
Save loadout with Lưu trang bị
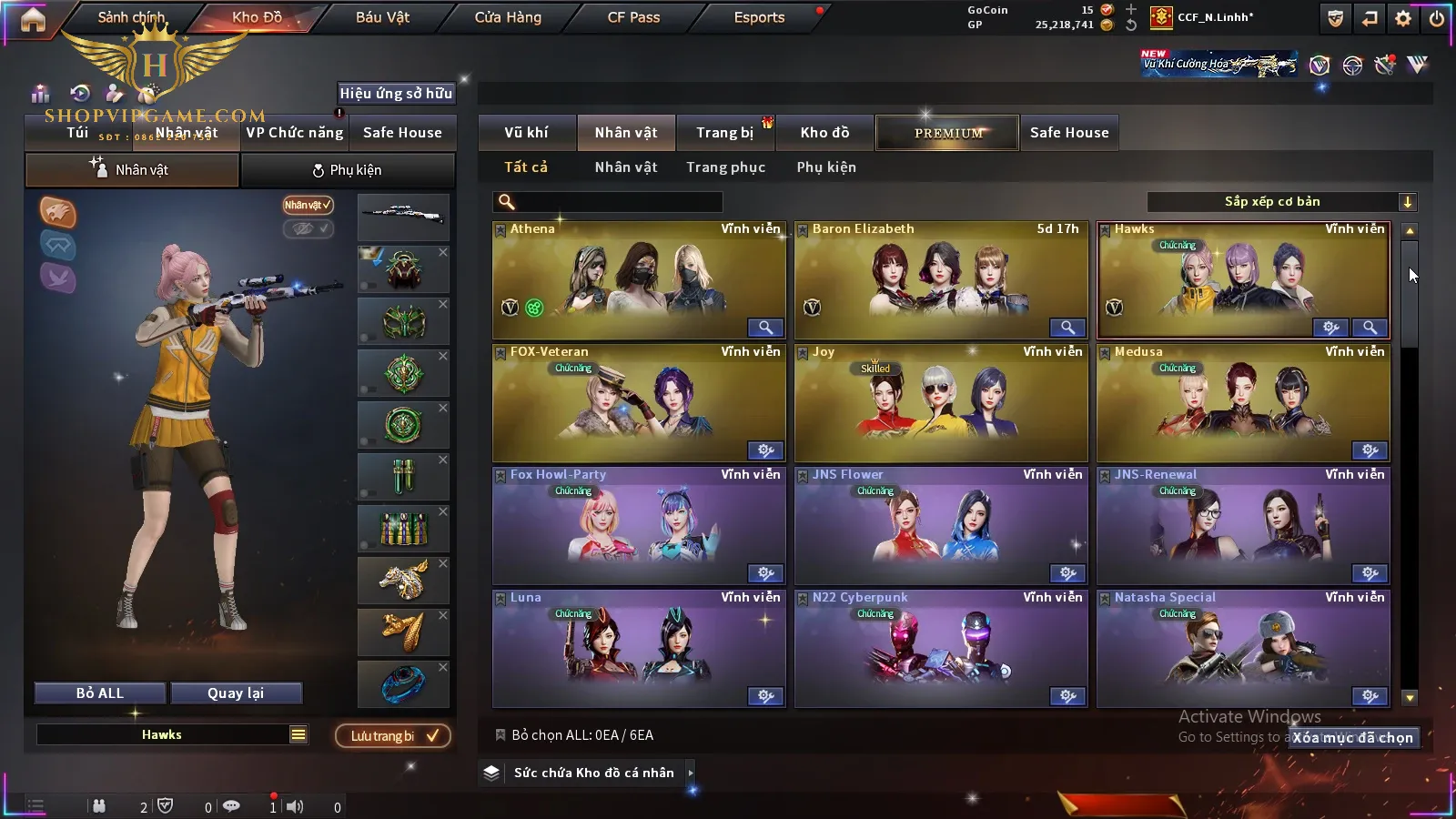393,736
